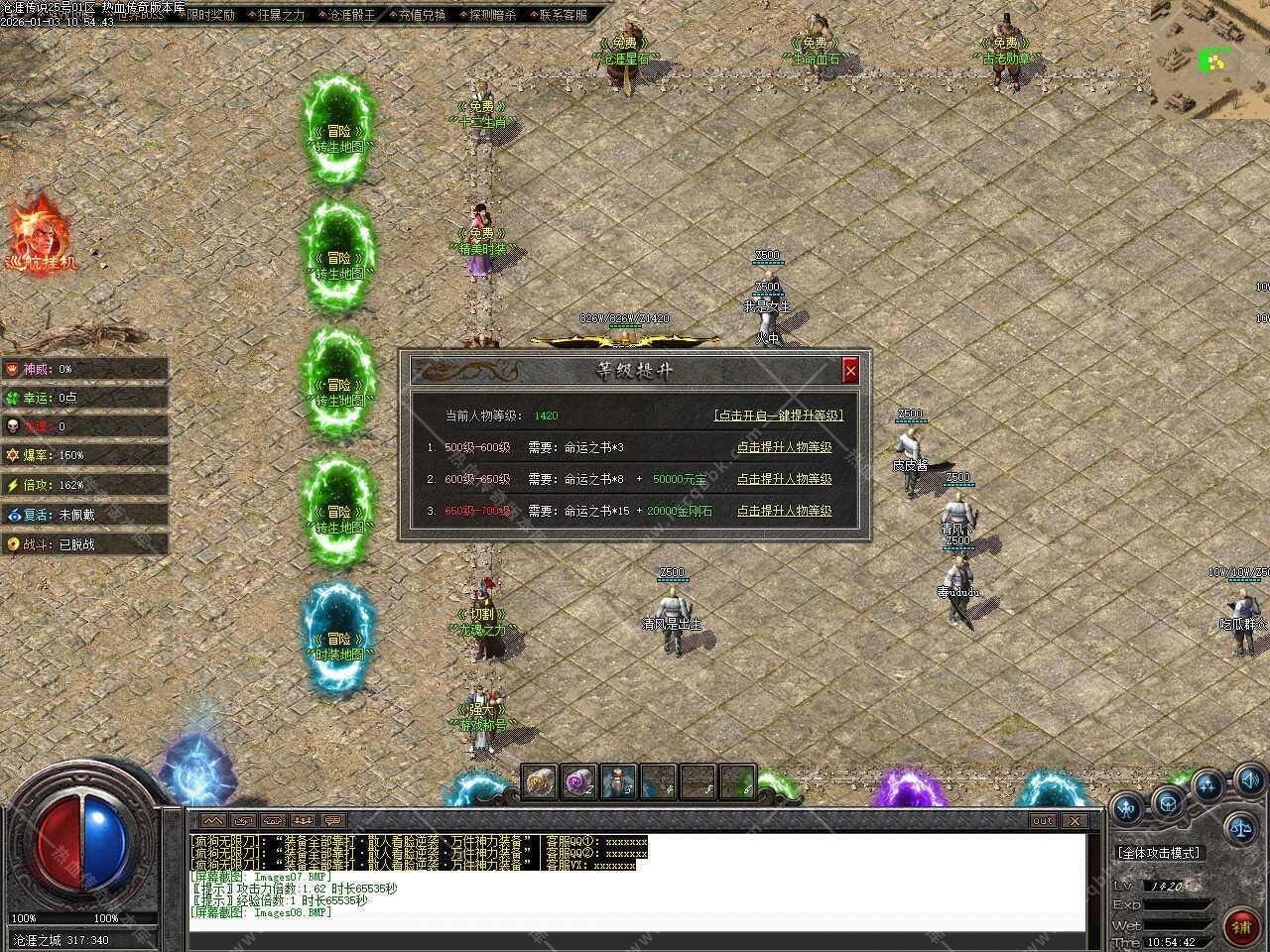Click the balance scales button
1270x952 pixels.
point(1239,825)
